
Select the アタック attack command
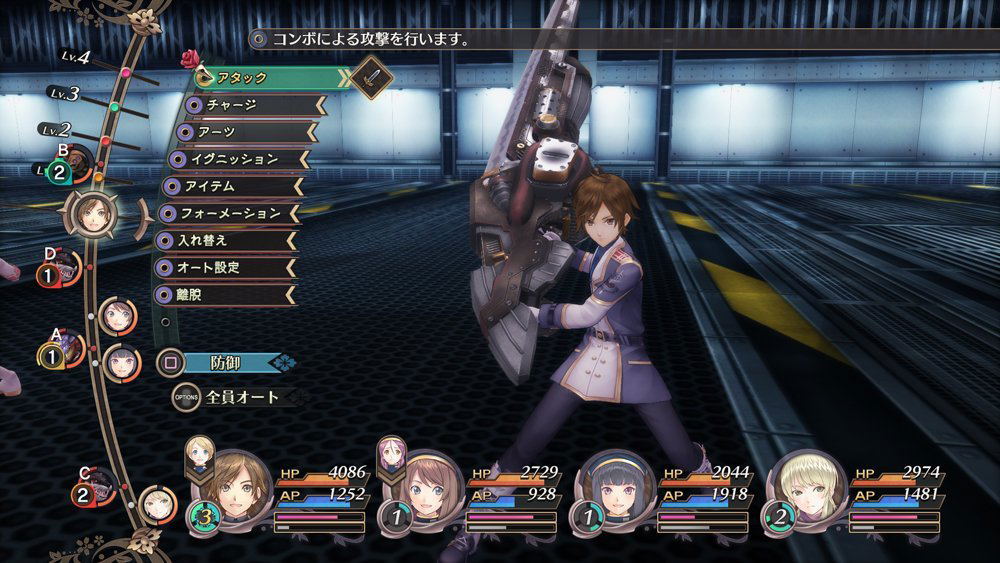pos(270,77)
